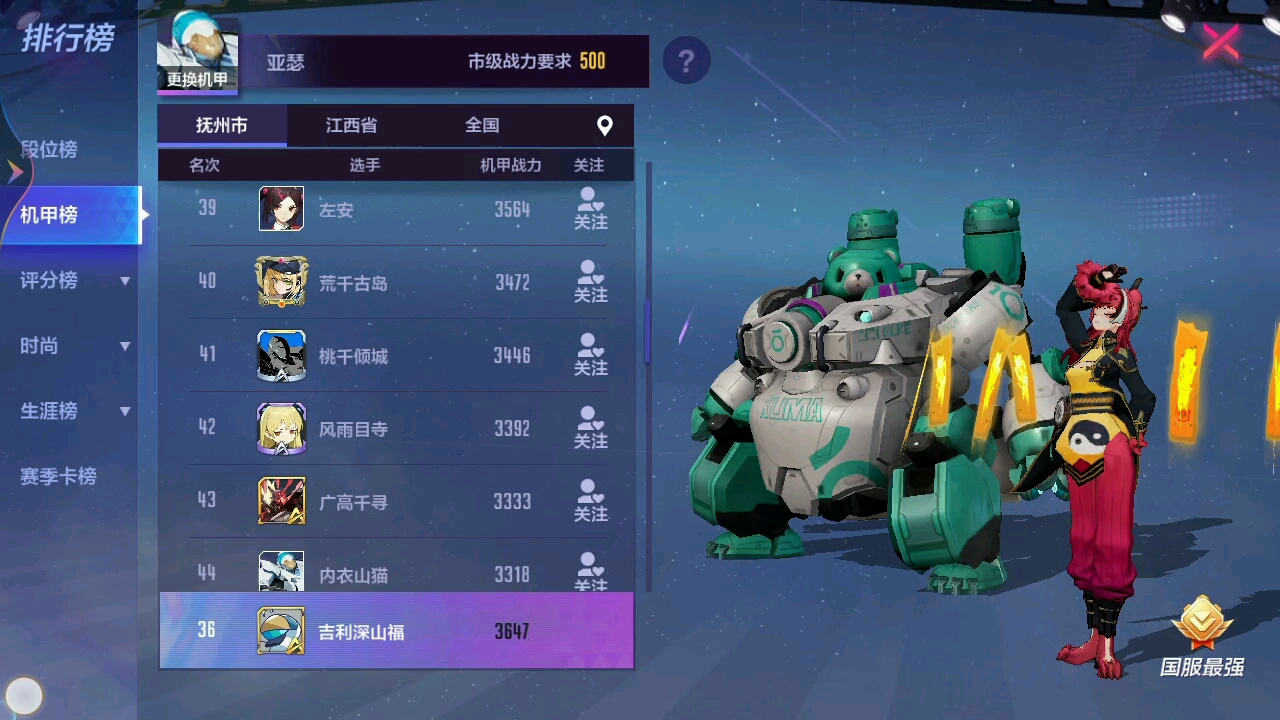The width and height of the screenshot is (1280, 720).
Task: Click 广高千寻's red mecha avatar
Action: (281, 501)
